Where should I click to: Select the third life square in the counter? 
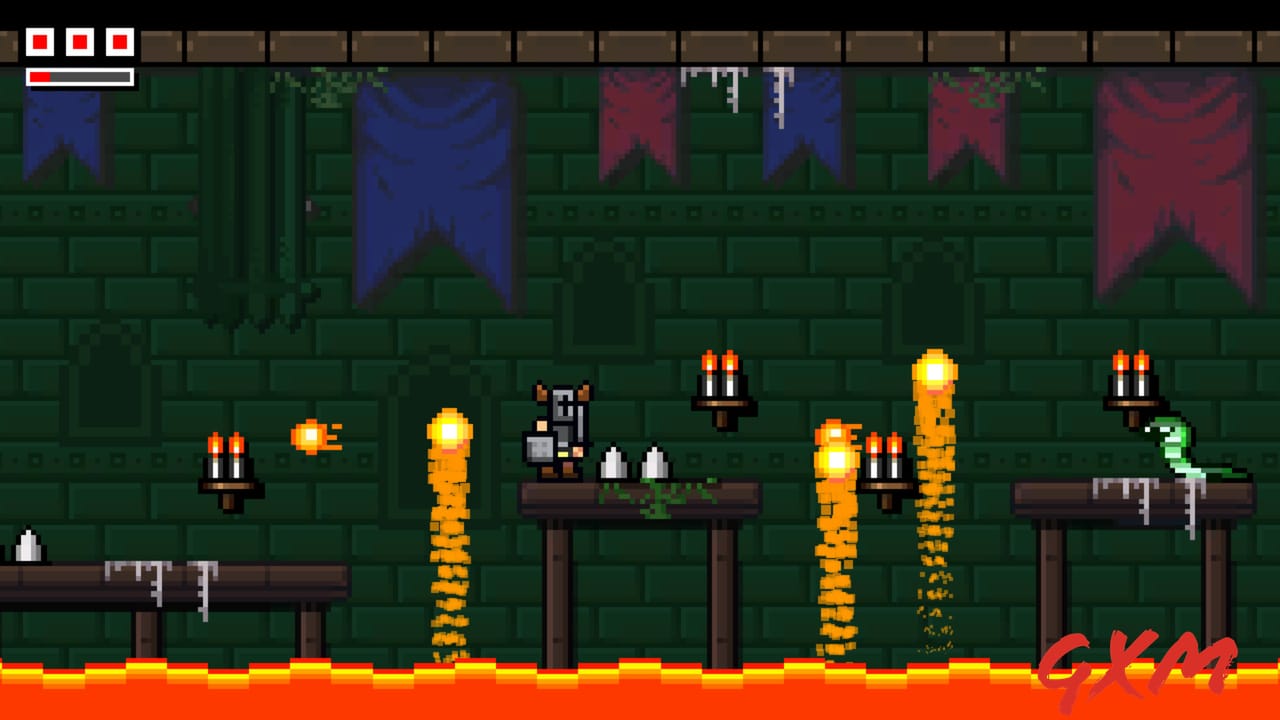click(x=118, y=42)
